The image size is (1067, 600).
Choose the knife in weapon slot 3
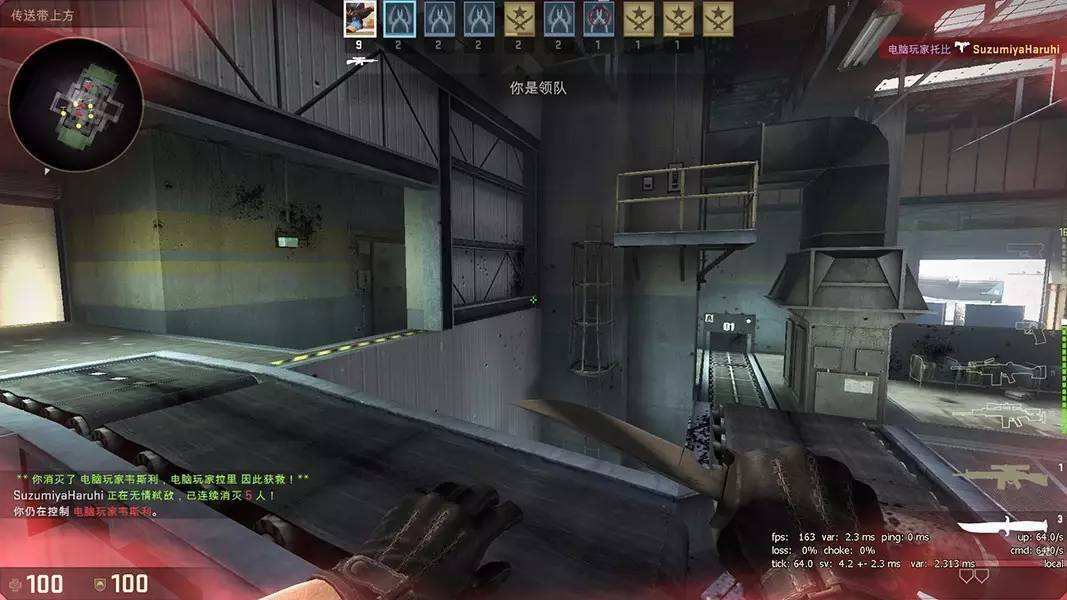pos(1002,531)
